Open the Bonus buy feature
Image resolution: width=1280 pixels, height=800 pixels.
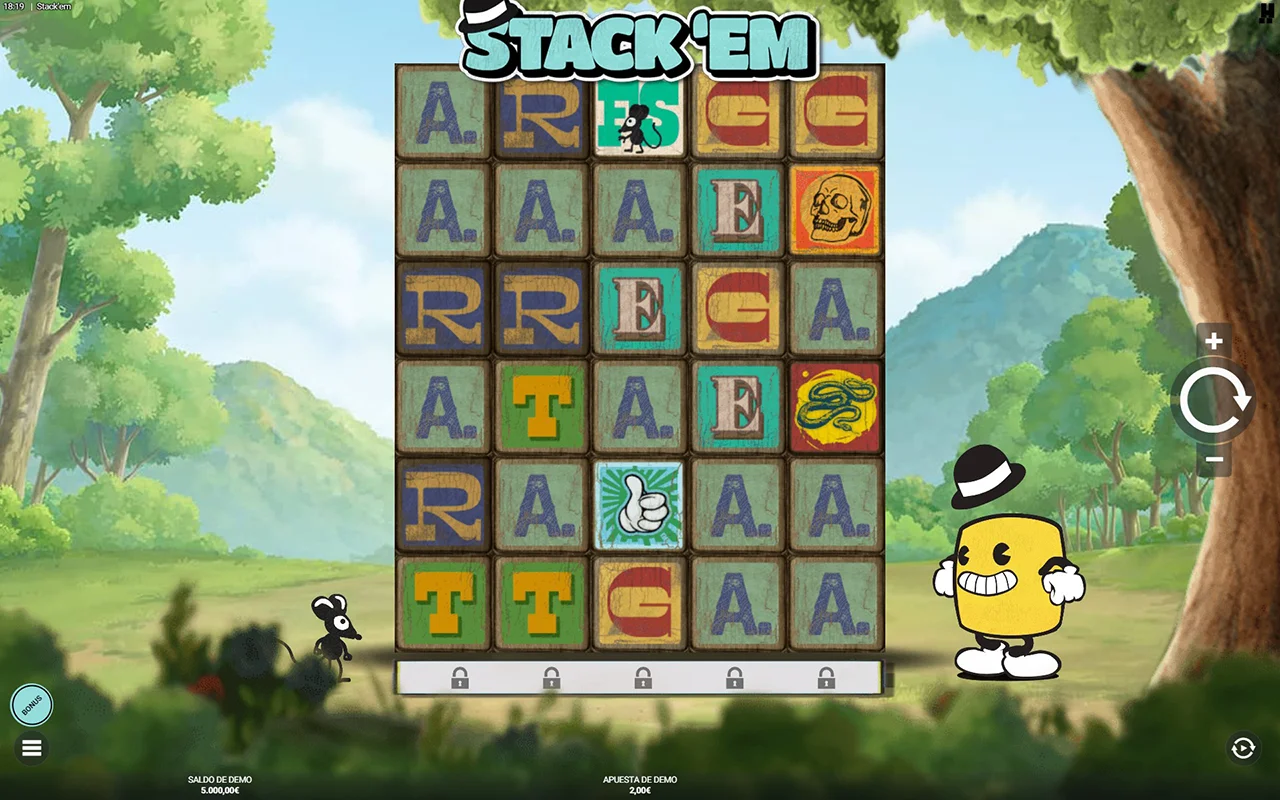coord(31,705)
